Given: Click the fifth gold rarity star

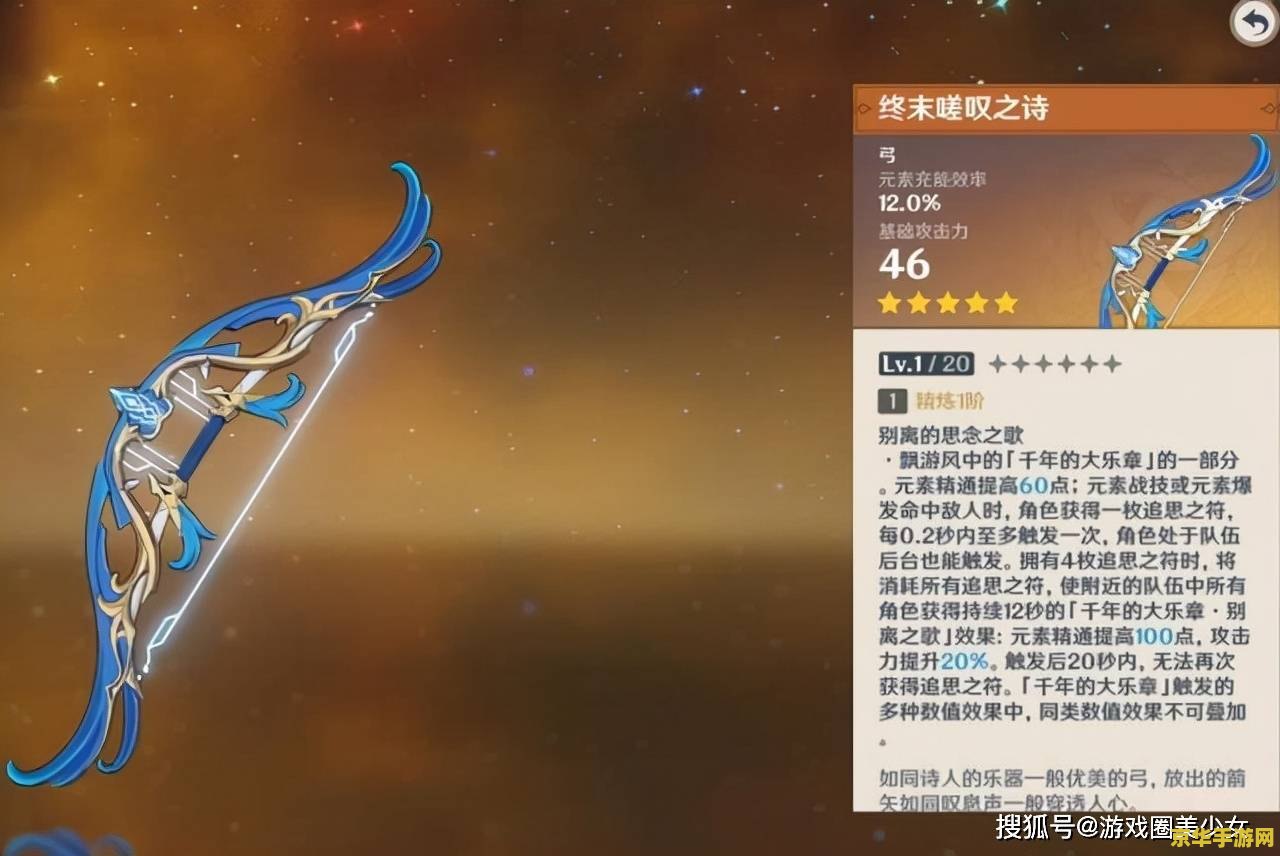Looking at the screenshot, I should pos(1004,302).
